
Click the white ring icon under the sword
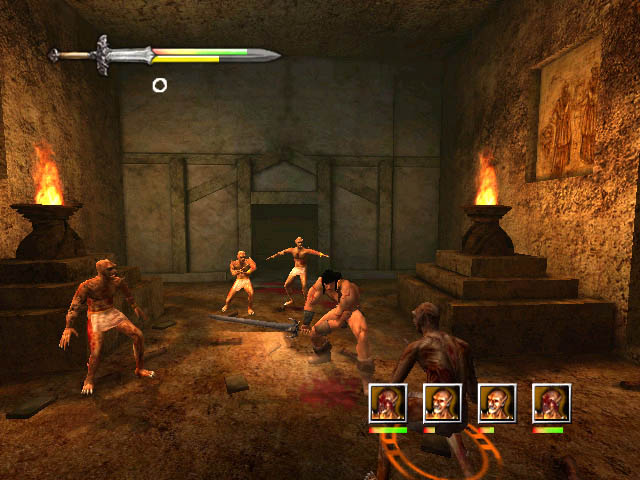point(159,85)
